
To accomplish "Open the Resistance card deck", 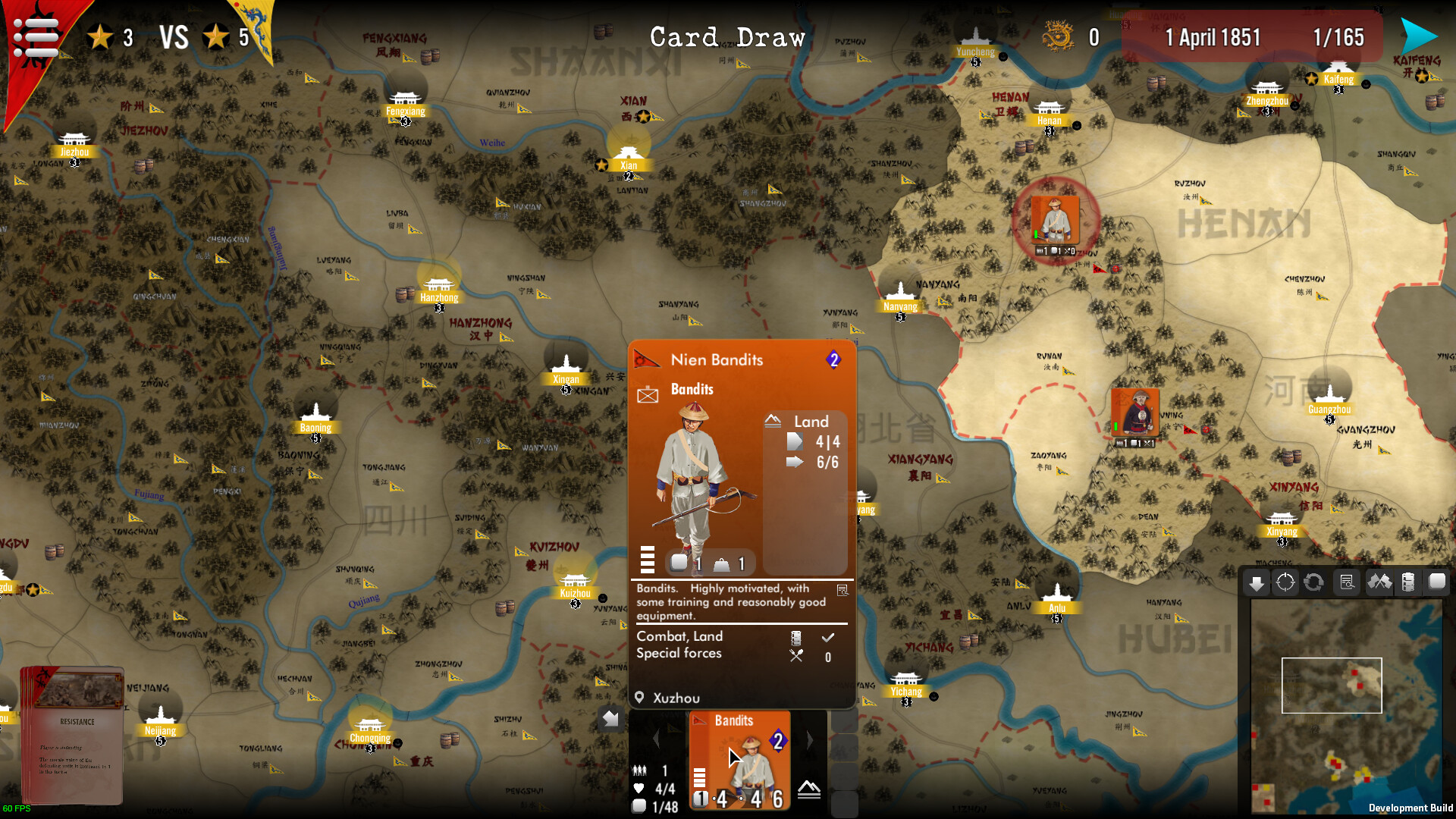I will 72,734.
